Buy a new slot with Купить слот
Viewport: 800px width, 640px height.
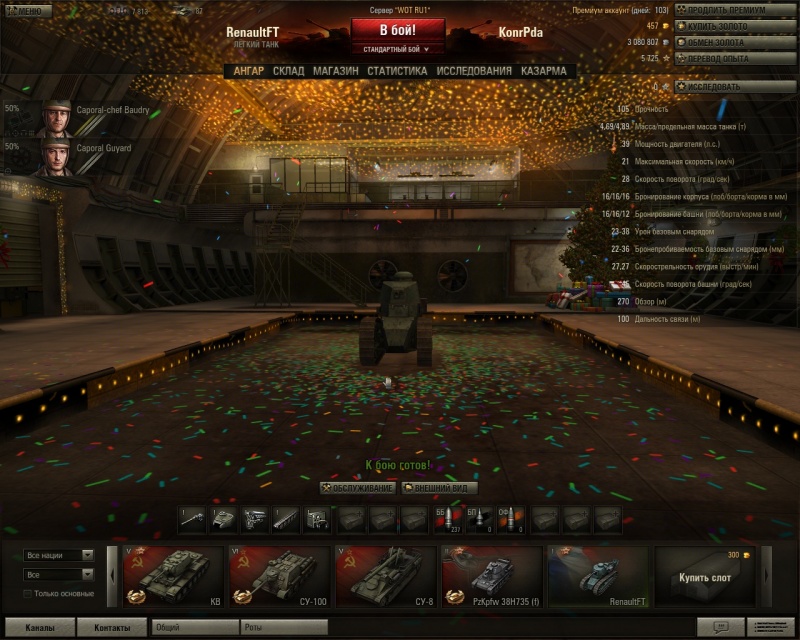(x=704, y=576)
